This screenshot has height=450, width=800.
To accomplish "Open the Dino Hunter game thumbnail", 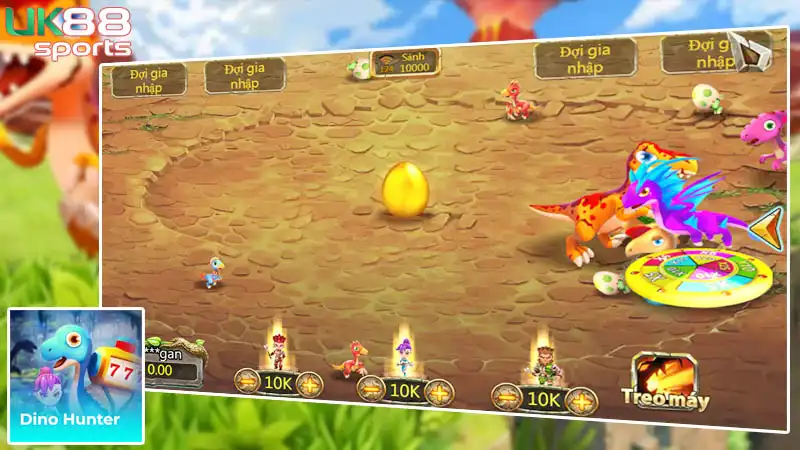I will point(76,375).
